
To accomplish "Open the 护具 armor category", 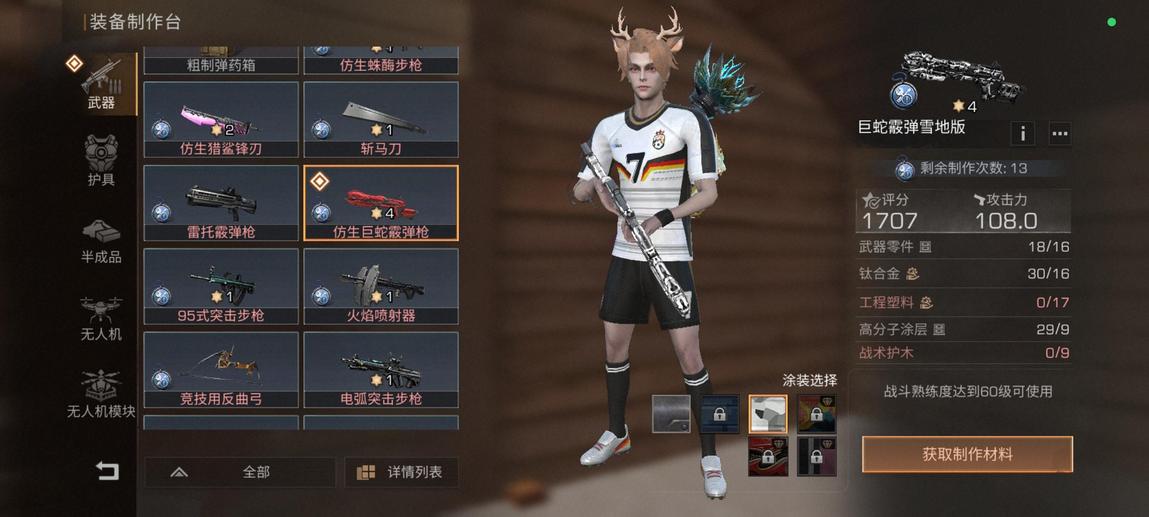I will point(101,163).
